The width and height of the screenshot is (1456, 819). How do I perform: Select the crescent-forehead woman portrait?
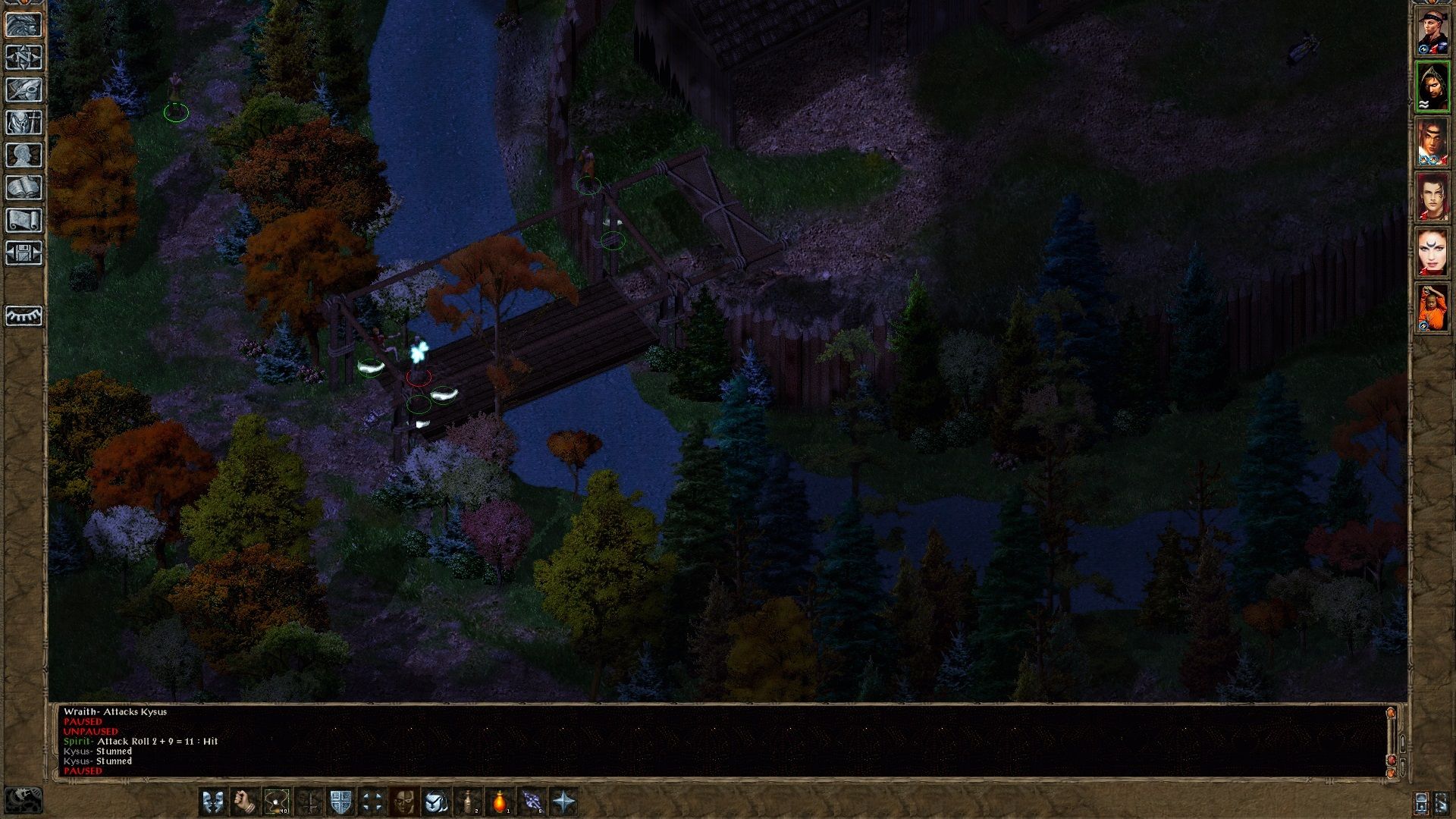tap(1432, 252)
